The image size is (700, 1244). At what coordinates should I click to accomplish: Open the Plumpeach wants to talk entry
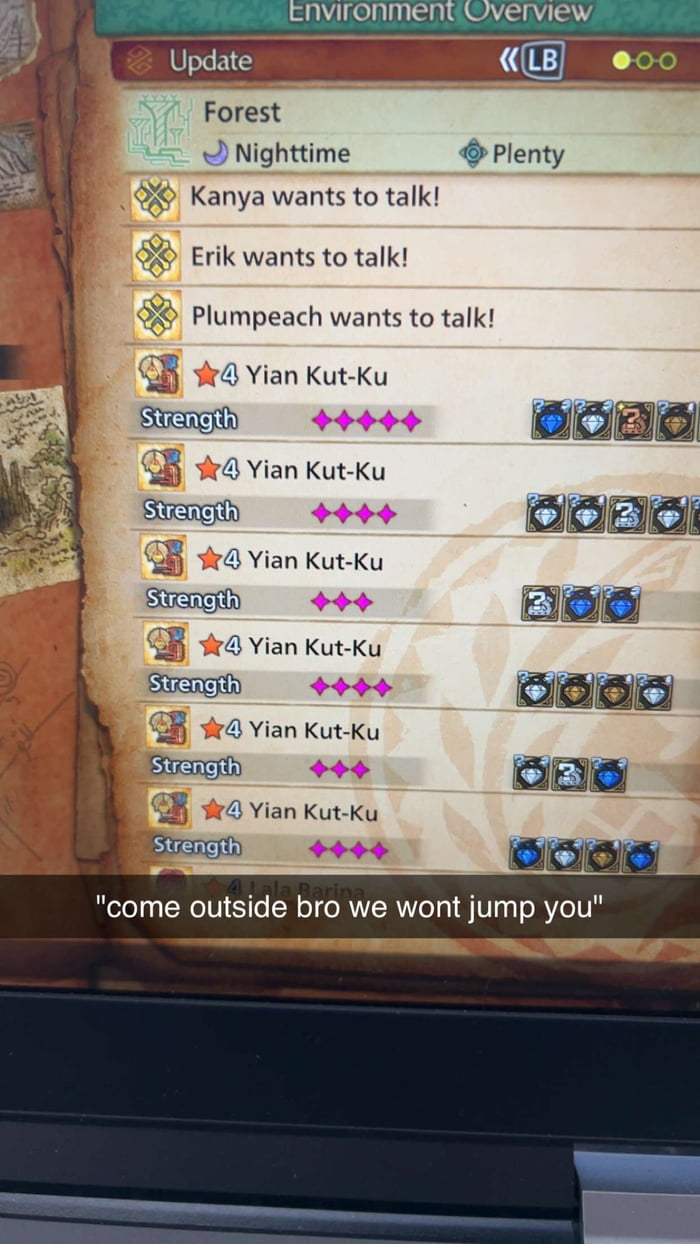[x=343, y=317]
